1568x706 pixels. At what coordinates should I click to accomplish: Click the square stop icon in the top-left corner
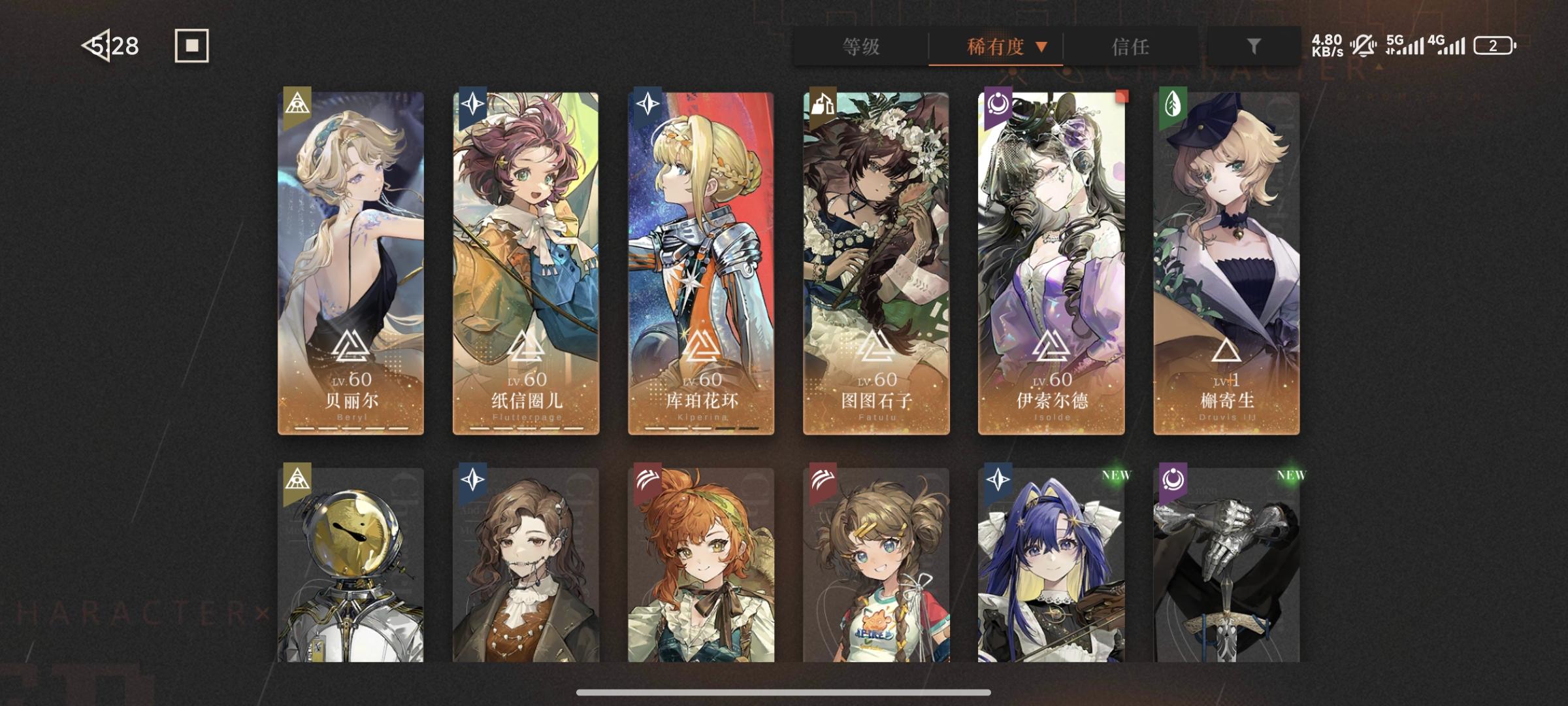pyautogui.click(x=191, y=46)
